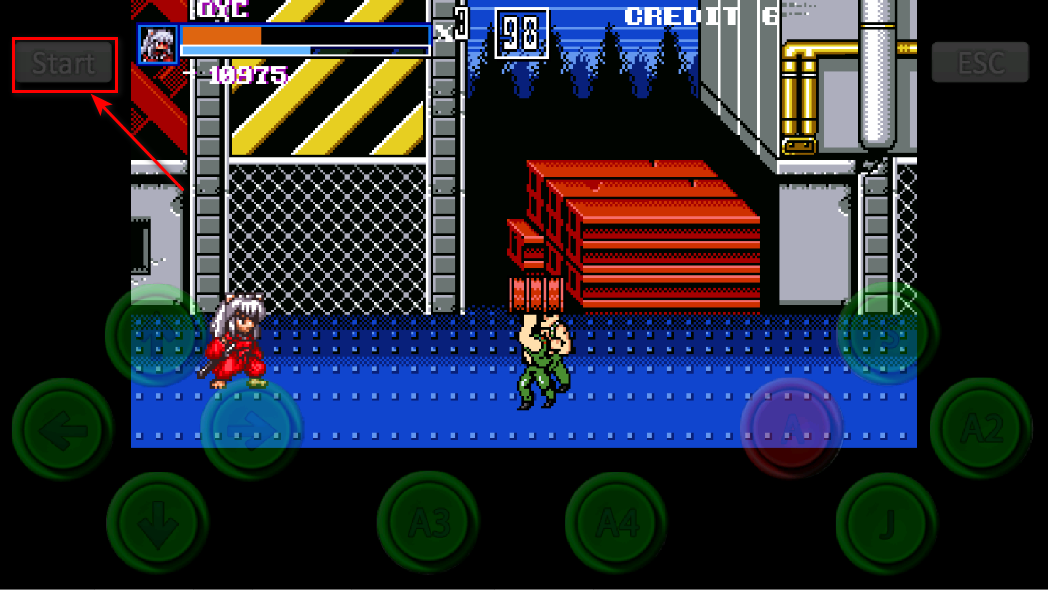
Task: Tap the A2 action button
Action: (981, 429)
